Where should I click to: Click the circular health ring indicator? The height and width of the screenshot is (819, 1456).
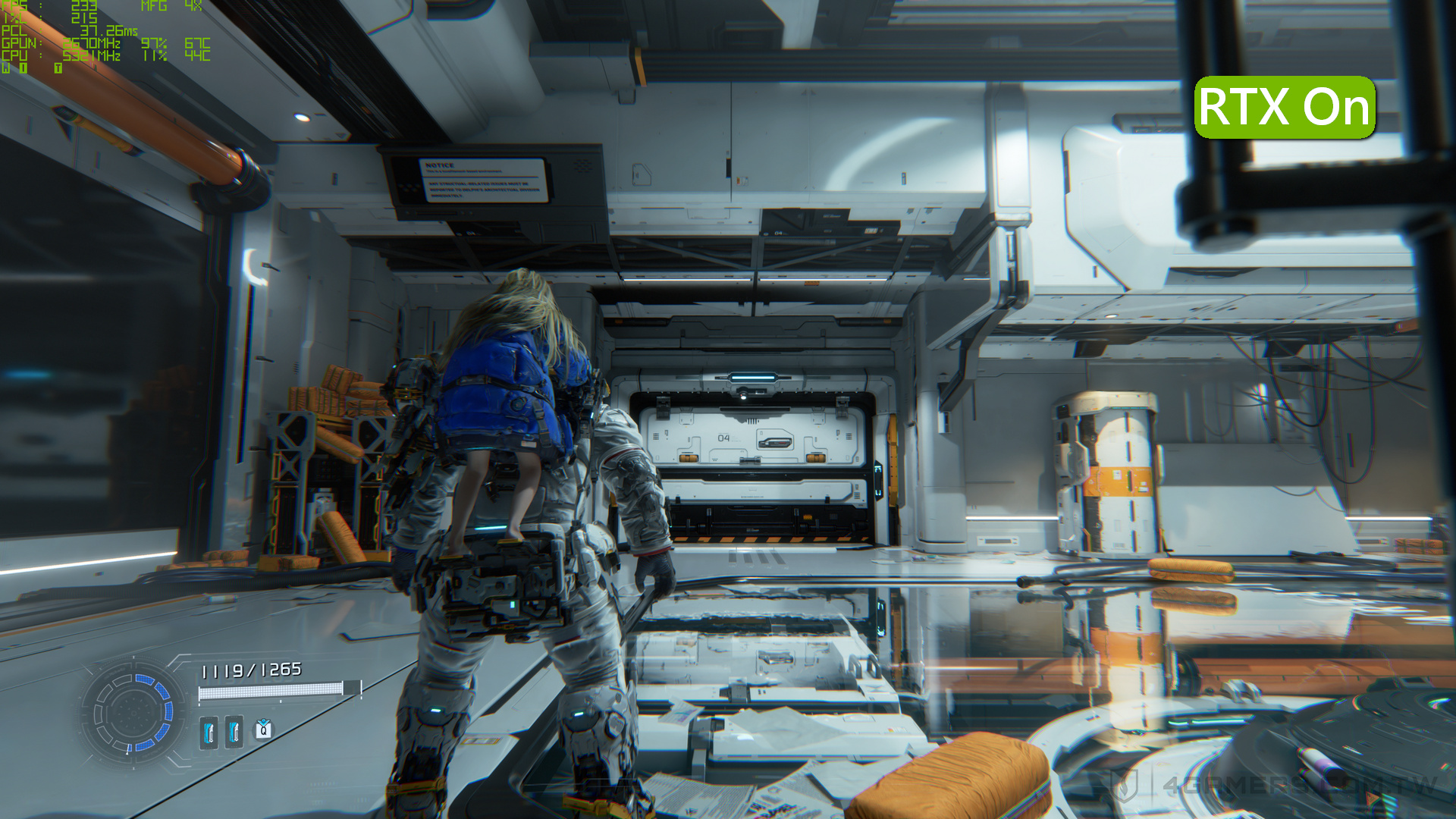(133, 713)
